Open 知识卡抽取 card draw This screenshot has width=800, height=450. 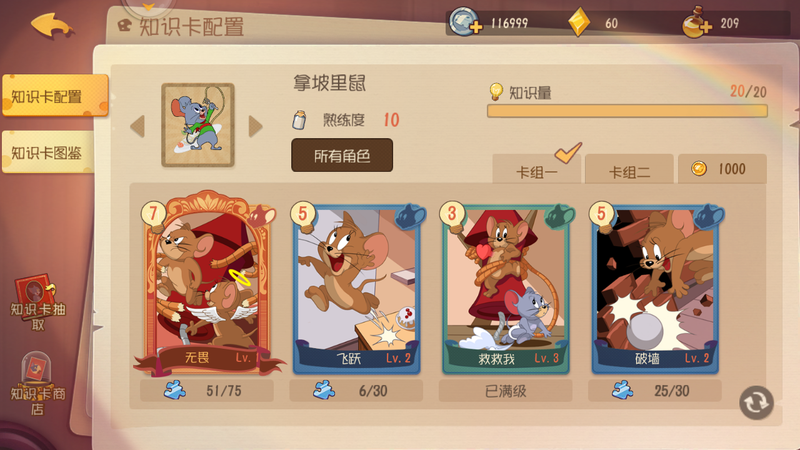[39, 304]
